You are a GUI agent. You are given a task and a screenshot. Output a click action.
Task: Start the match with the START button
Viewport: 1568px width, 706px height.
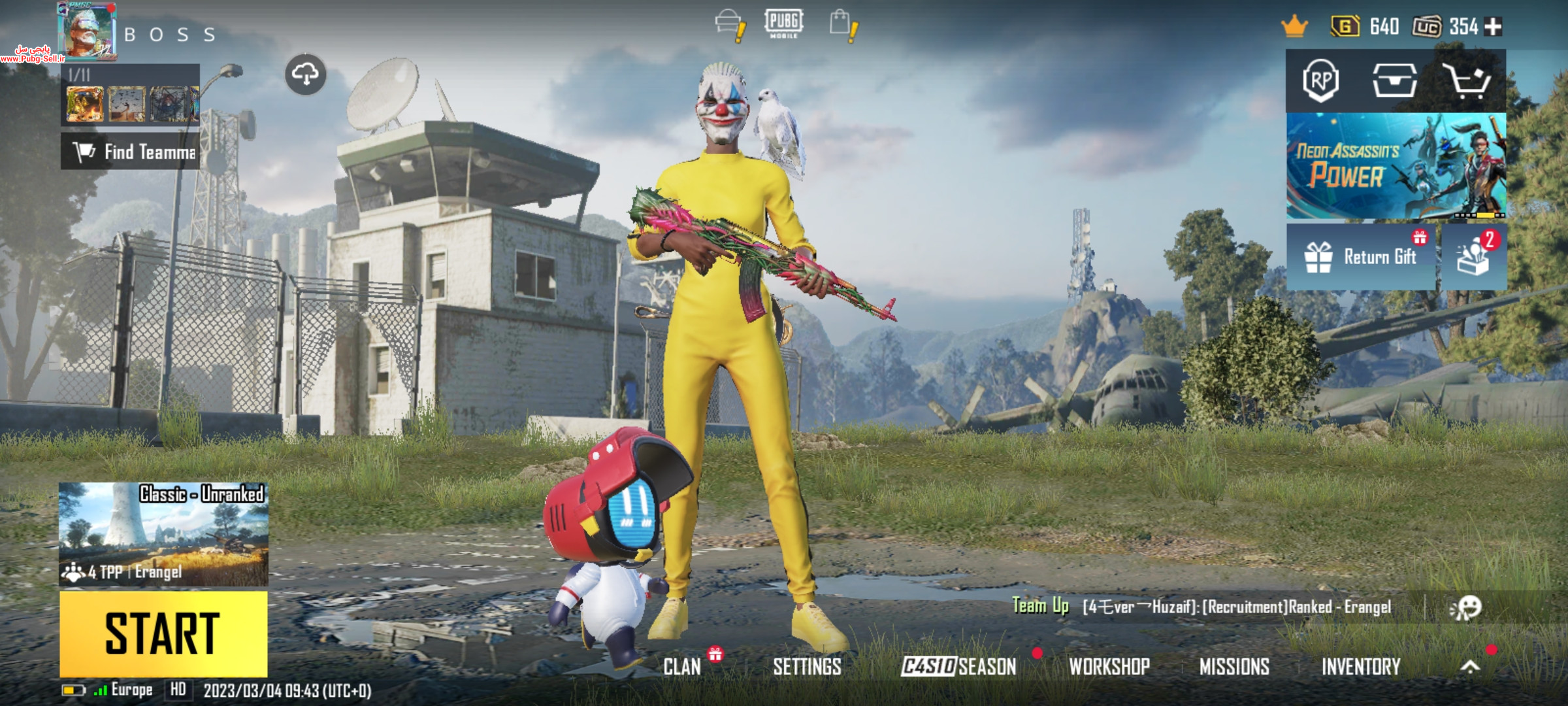point(163,633)
